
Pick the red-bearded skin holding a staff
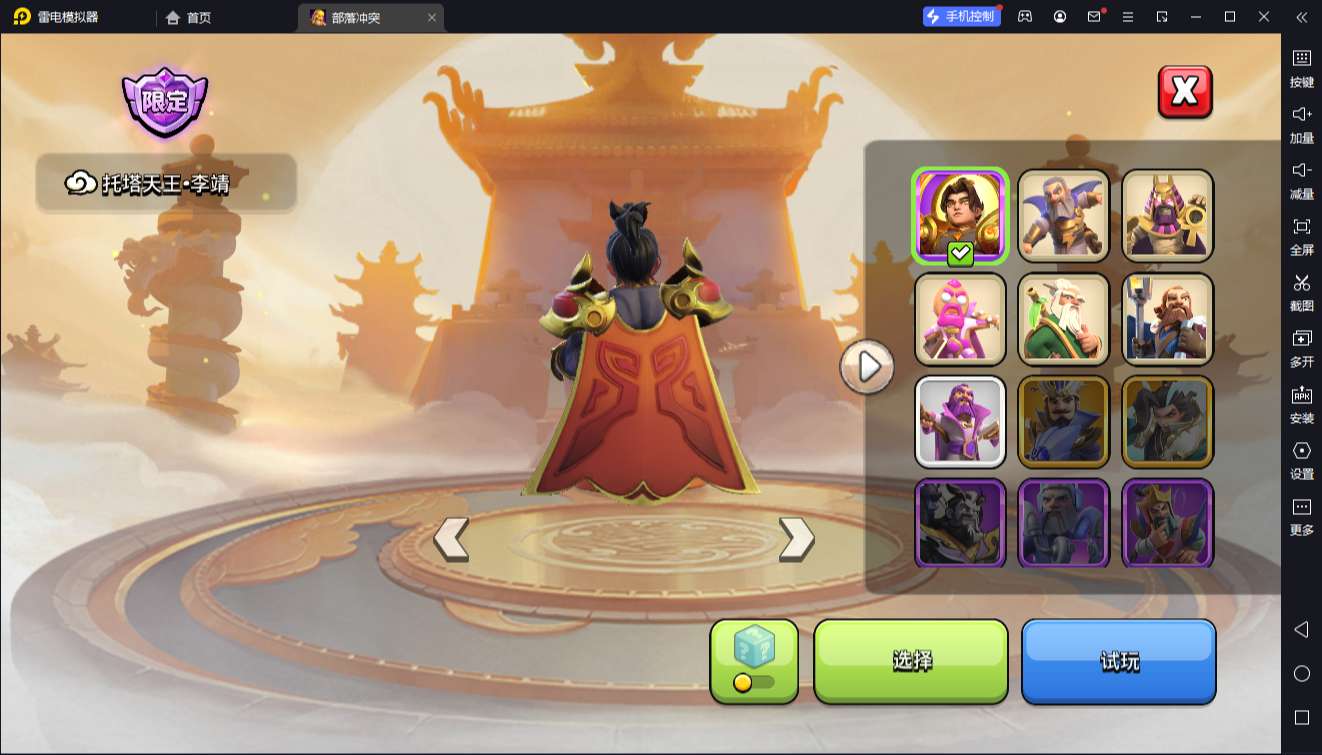1167,318
